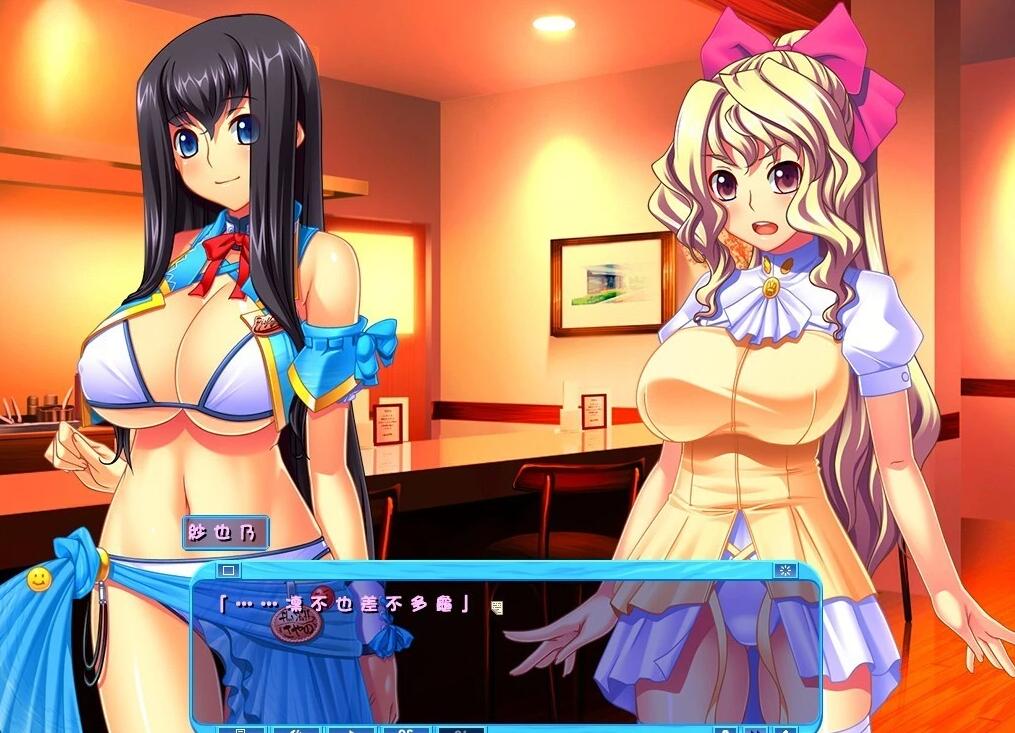This screenshot has height=733, width=1015.
Task: Click the yellow smiley face icon
Action: click(x=39, y=579)
